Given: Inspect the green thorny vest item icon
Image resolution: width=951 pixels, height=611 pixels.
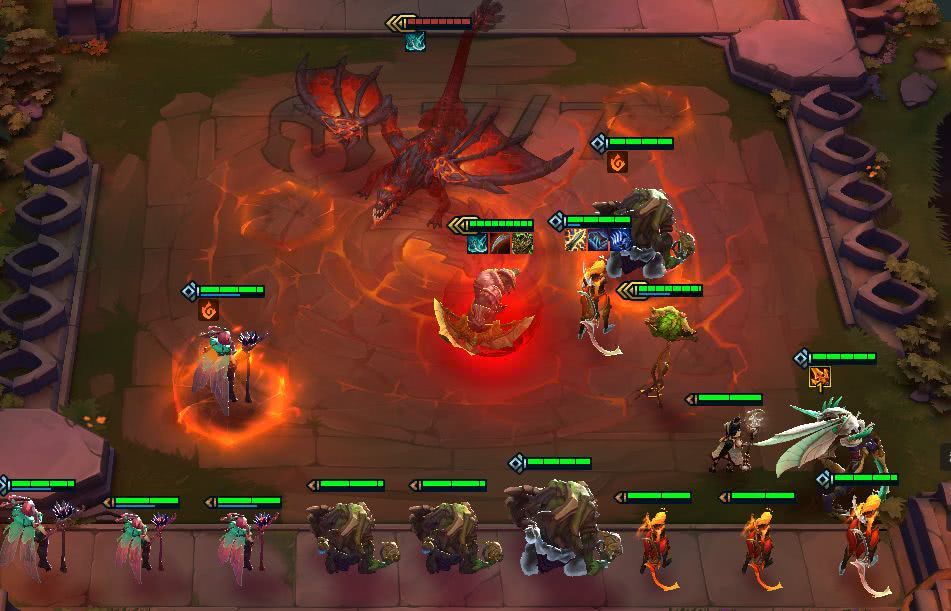Looking at the screenshot, I should pyautogui.click(x=522, y=243).
